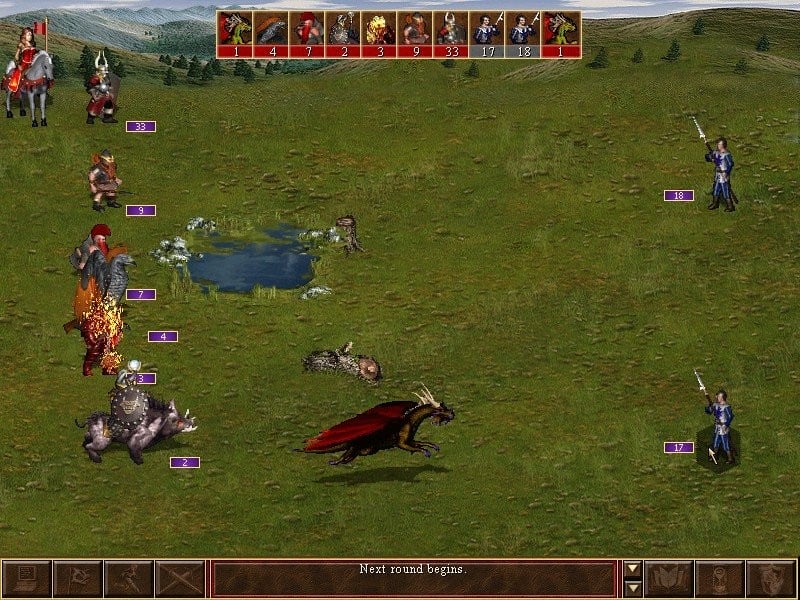Screen dimensions: 800x600
Task: Surrender the battle with the flag button
Action: 77,579
